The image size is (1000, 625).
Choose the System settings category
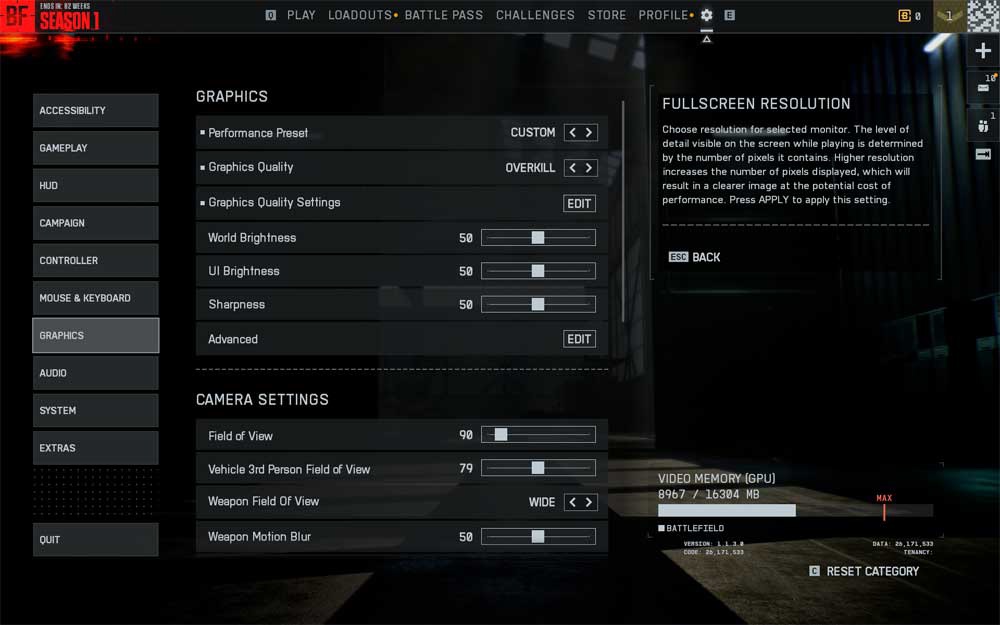95,411
